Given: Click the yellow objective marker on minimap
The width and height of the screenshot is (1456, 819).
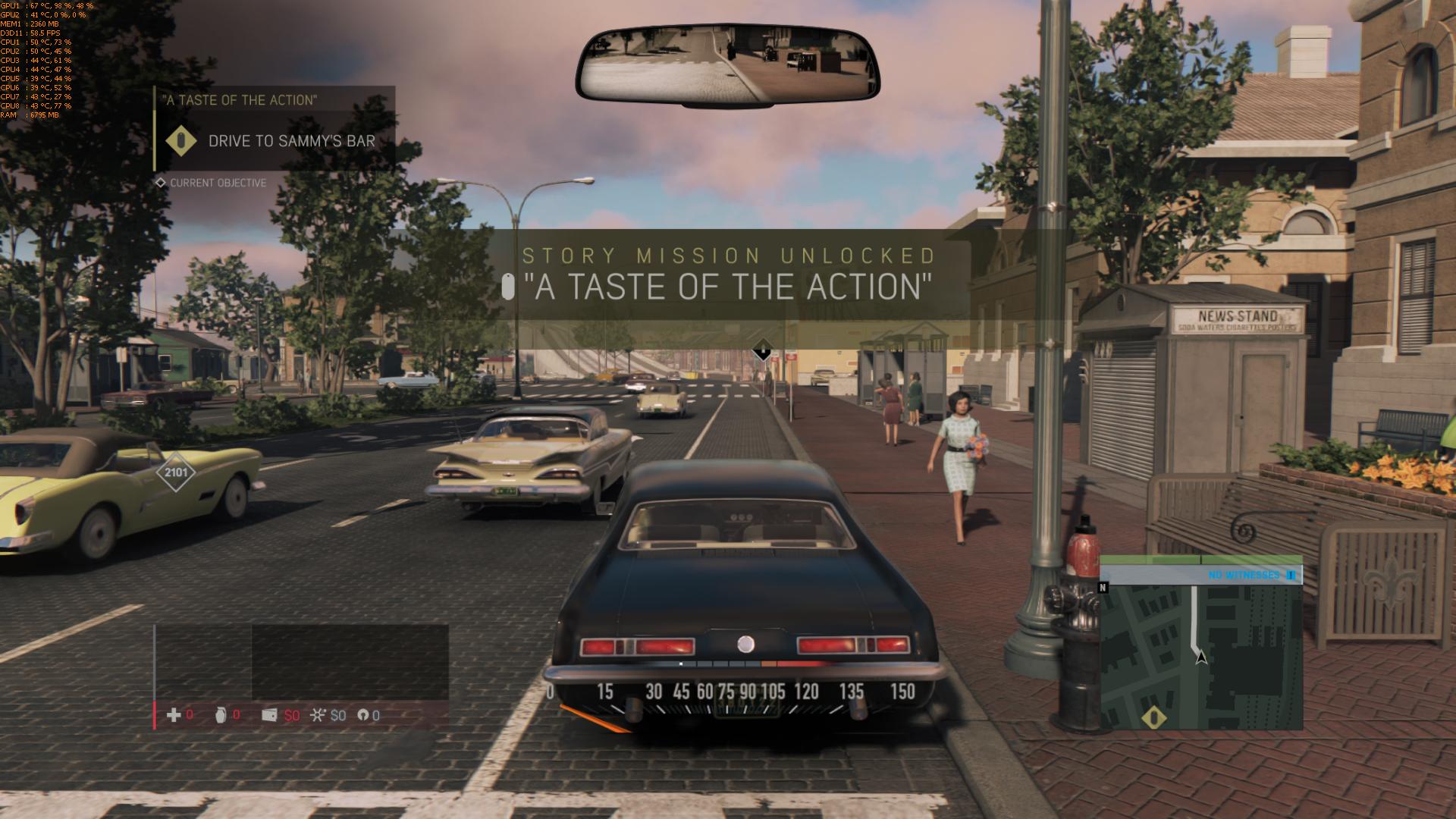Looking at the screenshot, I should click(1154, 717).
